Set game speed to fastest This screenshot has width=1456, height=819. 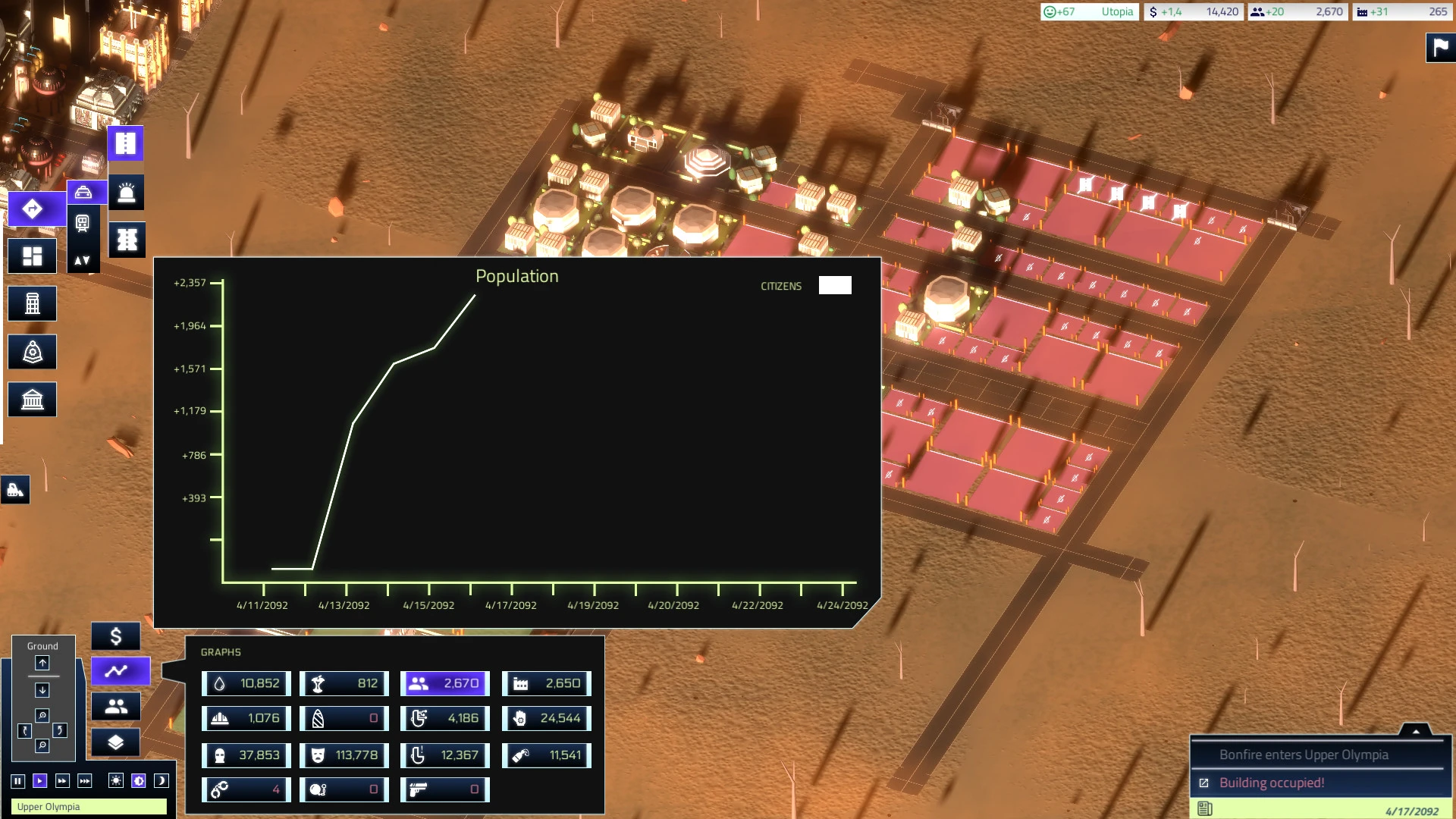point(85,781)
